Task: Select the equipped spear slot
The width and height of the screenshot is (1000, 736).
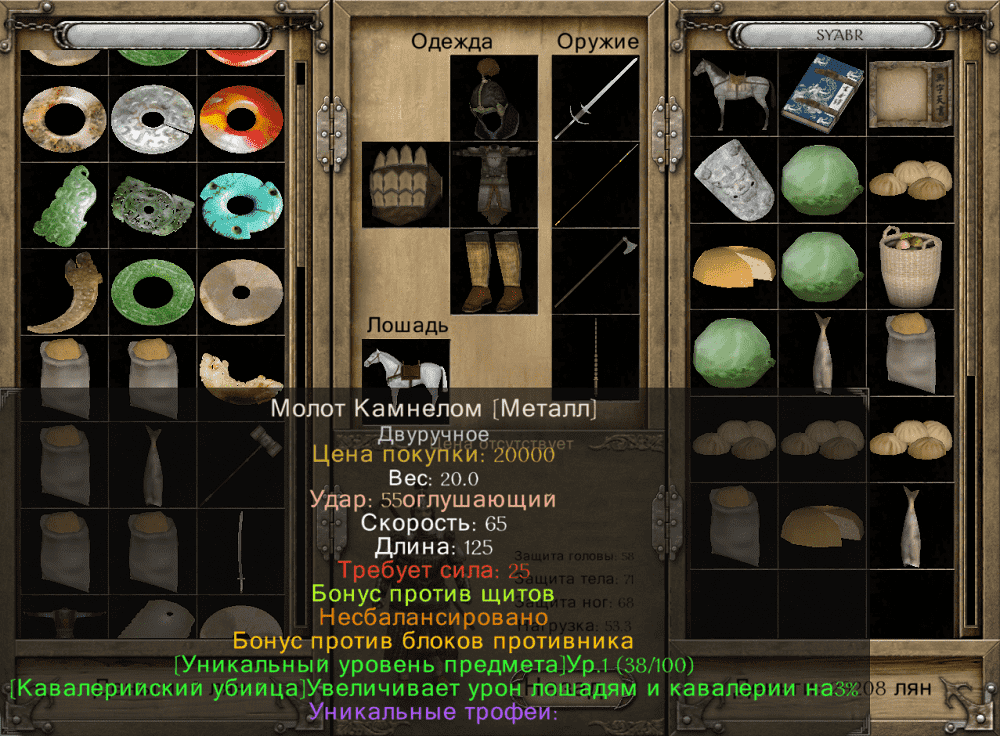Action: (x=596, y=184)
